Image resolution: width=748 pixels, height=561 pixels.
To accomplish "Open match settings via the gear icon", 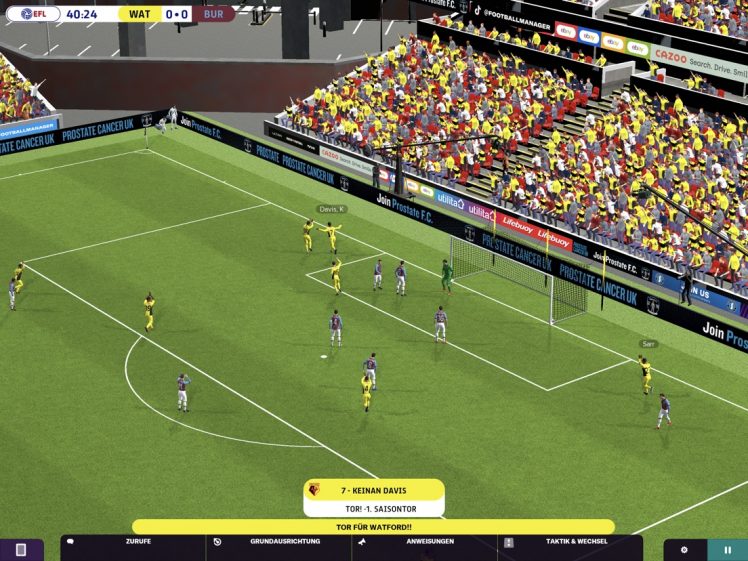I will coord(684,549).
